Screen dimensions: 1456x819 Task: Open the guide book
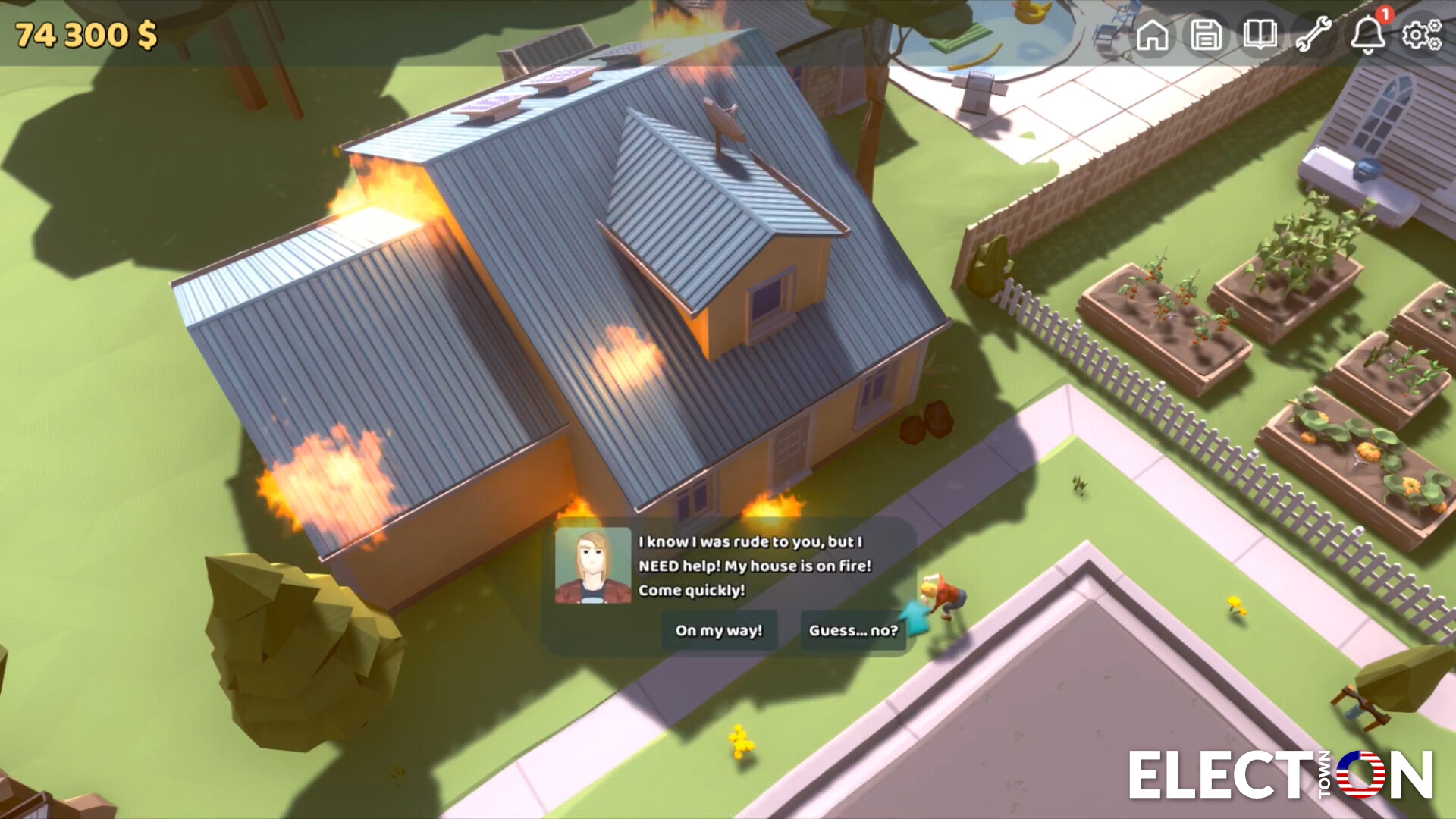1261,35
